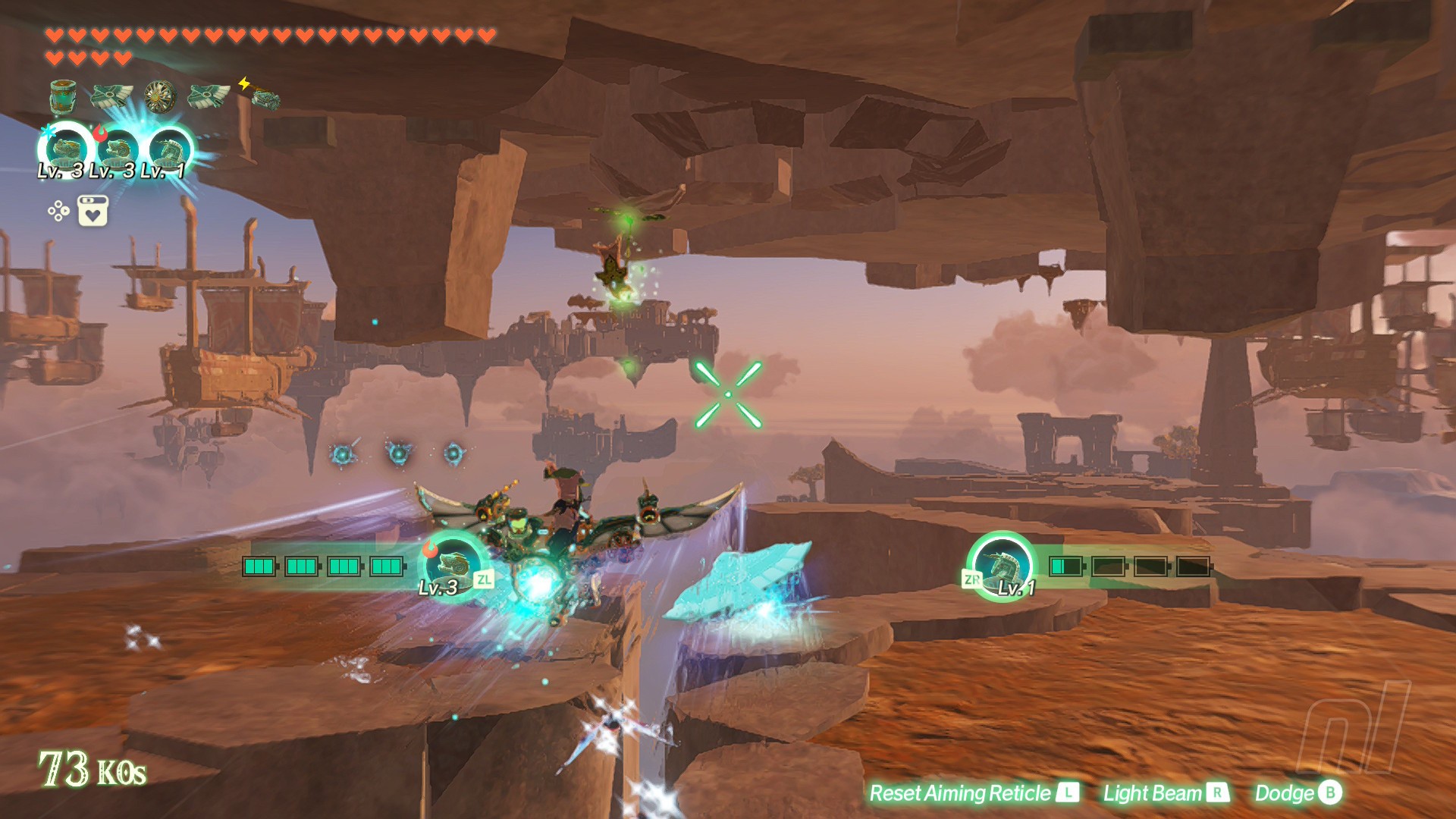Choose the Zonai fan wheel device
The width and height of the screenshot is (1456, 819).
160,96
